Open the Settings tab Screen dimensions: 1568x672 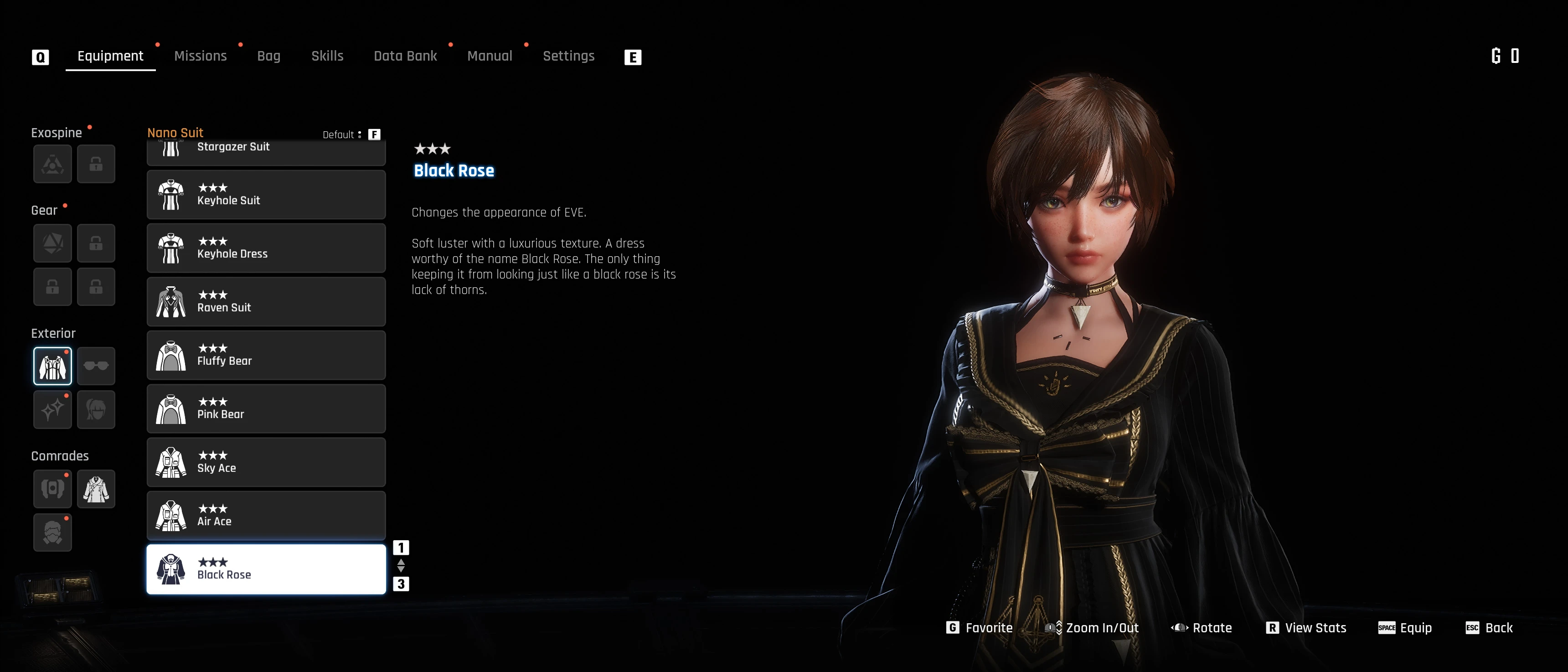568,56
